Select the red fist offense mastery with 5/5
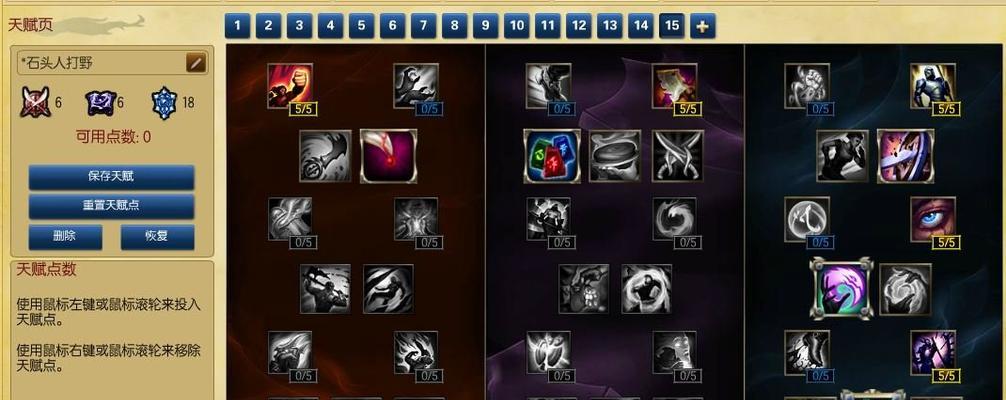1006x400 pixels. 289,86
